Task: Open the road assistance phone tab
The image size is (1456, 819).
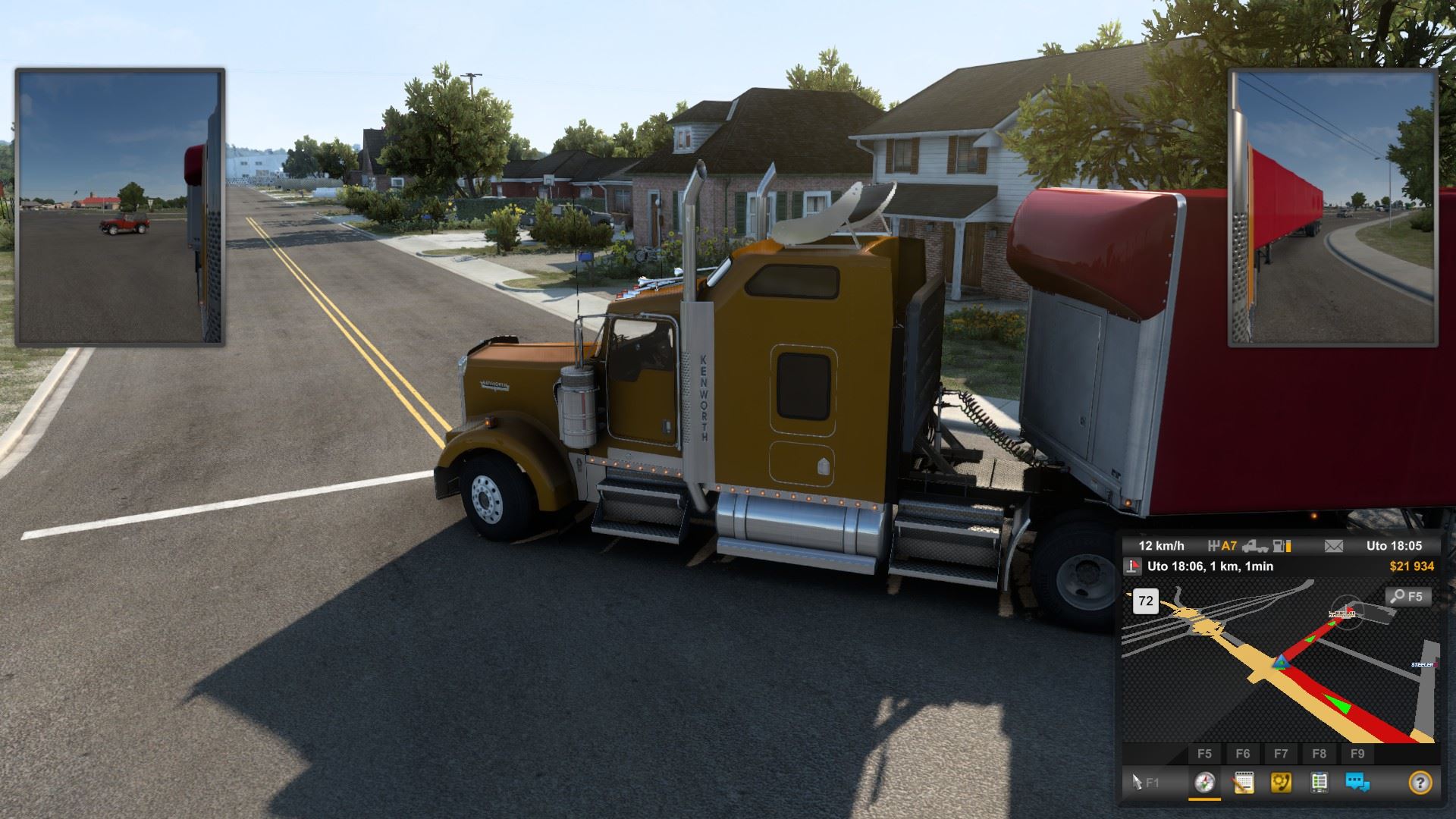Action: (x=1282, y=782)
